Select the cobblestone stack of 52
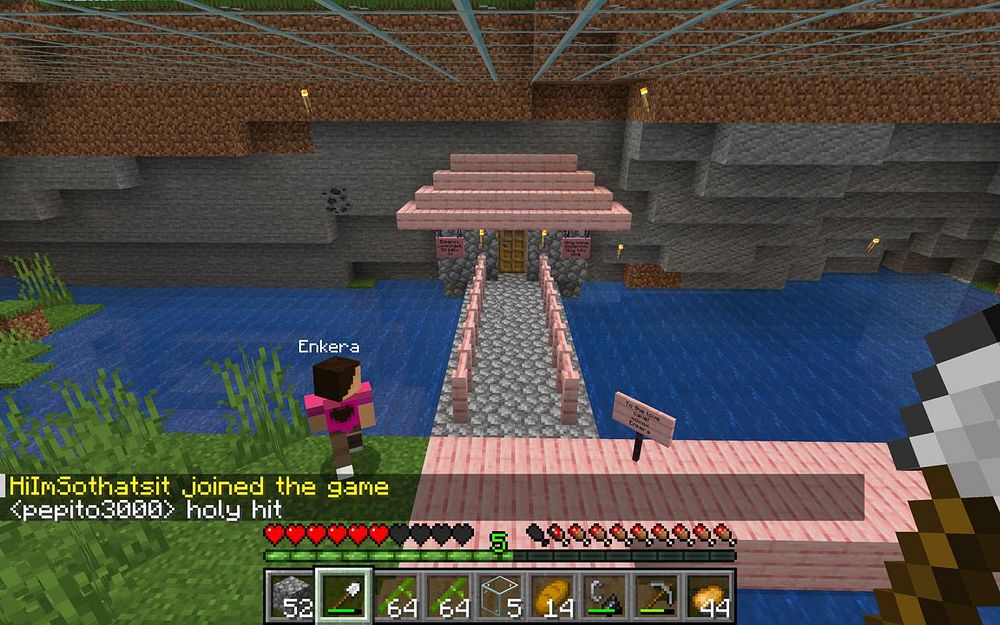 [291, 596]
